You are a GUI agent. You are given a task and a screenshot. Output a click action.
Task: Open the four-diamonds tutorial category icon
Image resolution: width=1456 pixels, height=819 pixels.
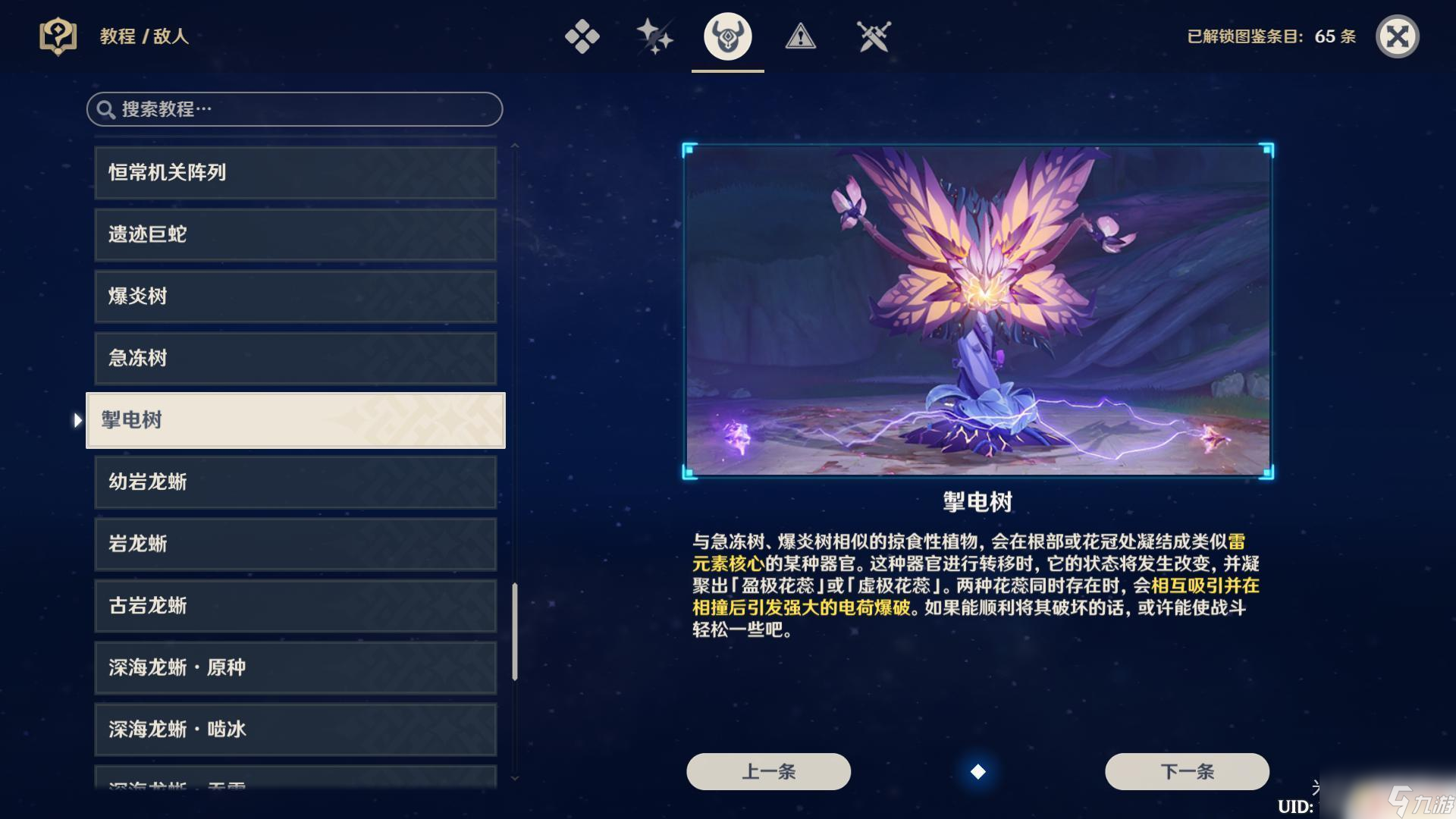582,36
